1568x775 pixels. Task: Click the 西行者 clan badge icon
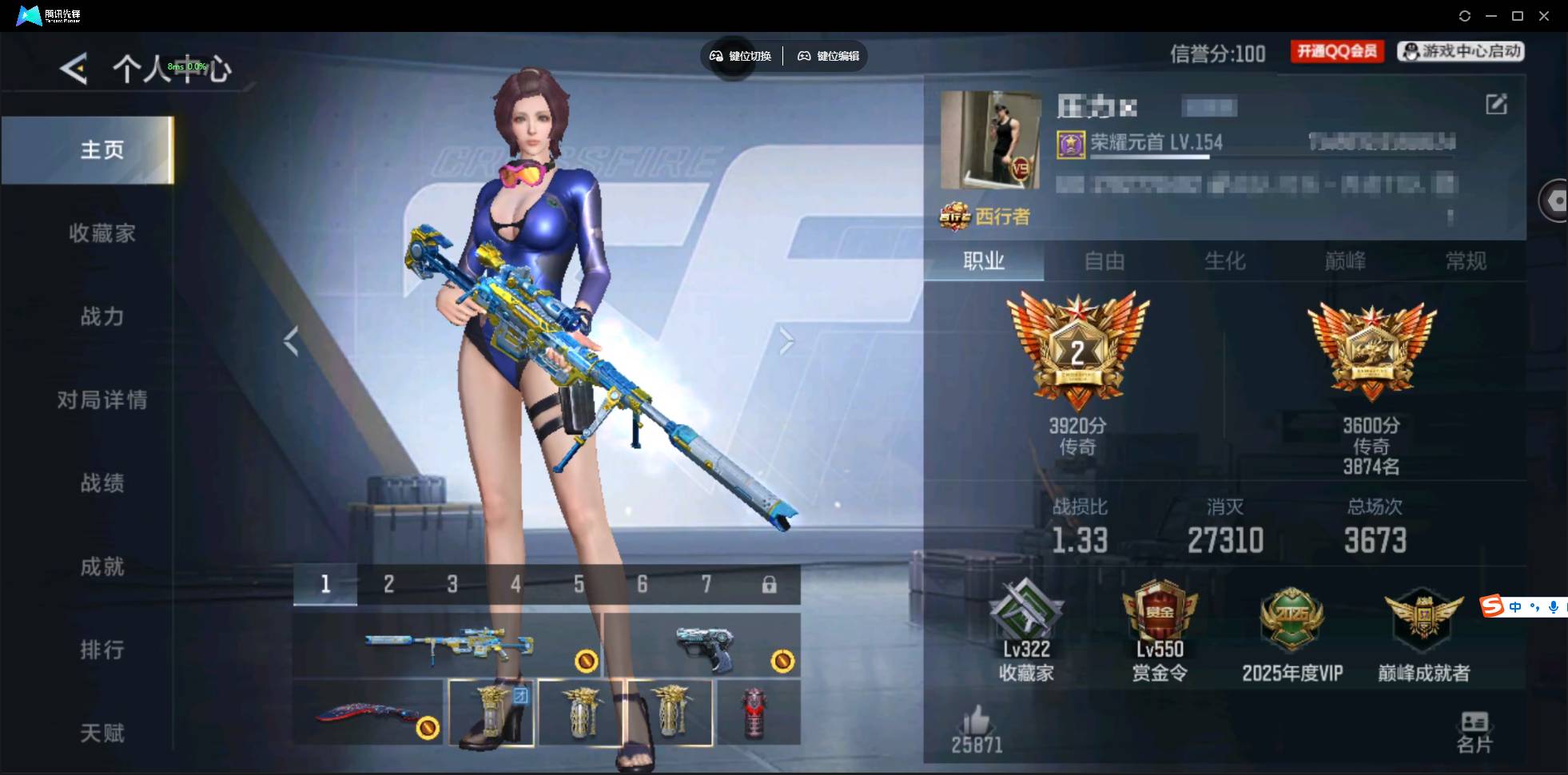(953, 217)
